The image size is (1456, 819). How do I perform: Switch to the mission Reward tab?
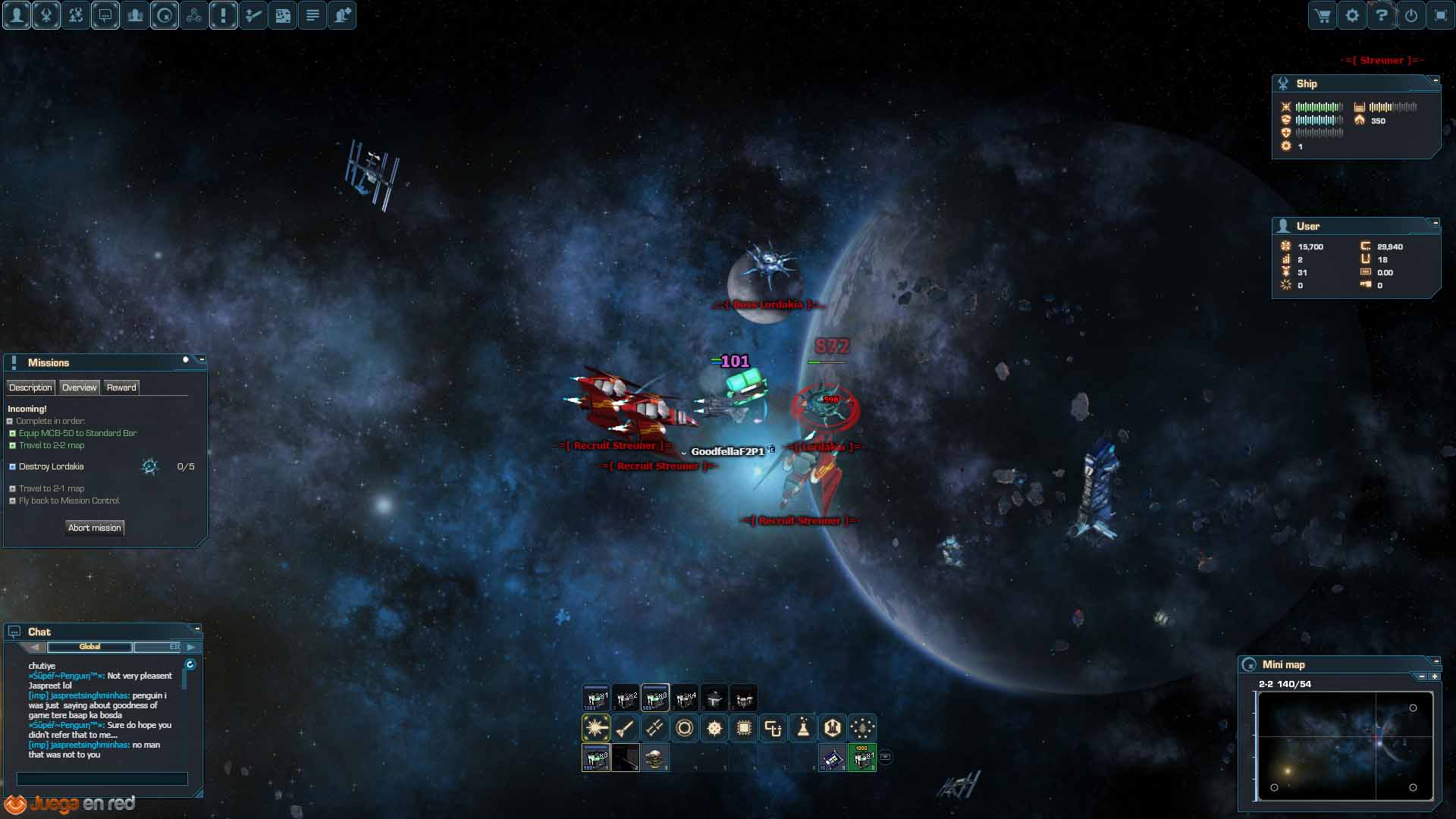(x=121, y=388)
